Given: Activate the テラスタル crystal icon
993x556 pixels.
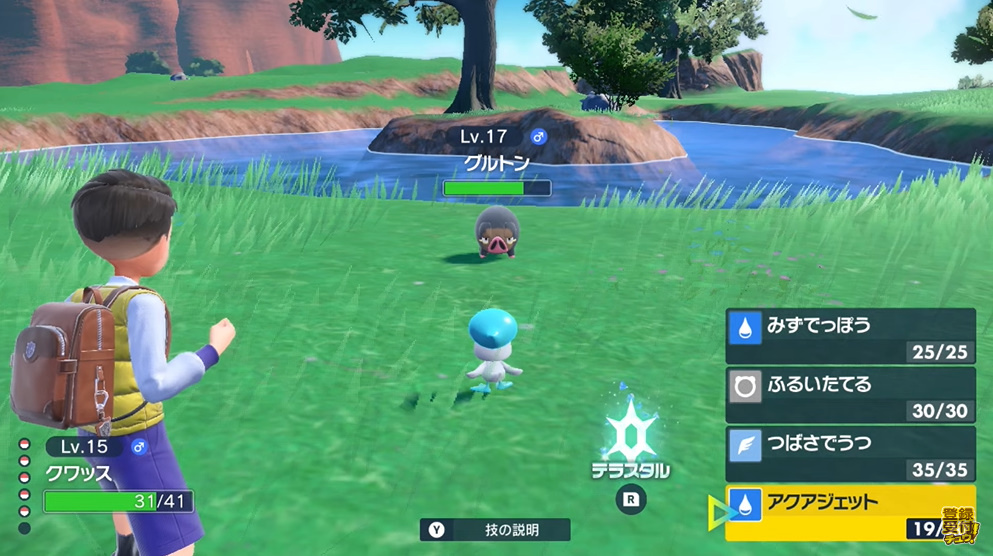Looking at the screenshot, I should [630, 437].
